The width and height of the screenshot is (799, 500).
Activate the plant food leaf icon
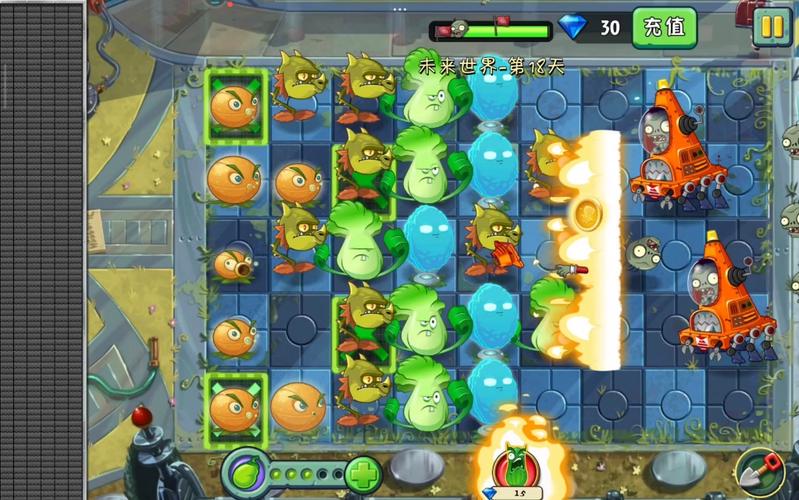click(244, 470)
